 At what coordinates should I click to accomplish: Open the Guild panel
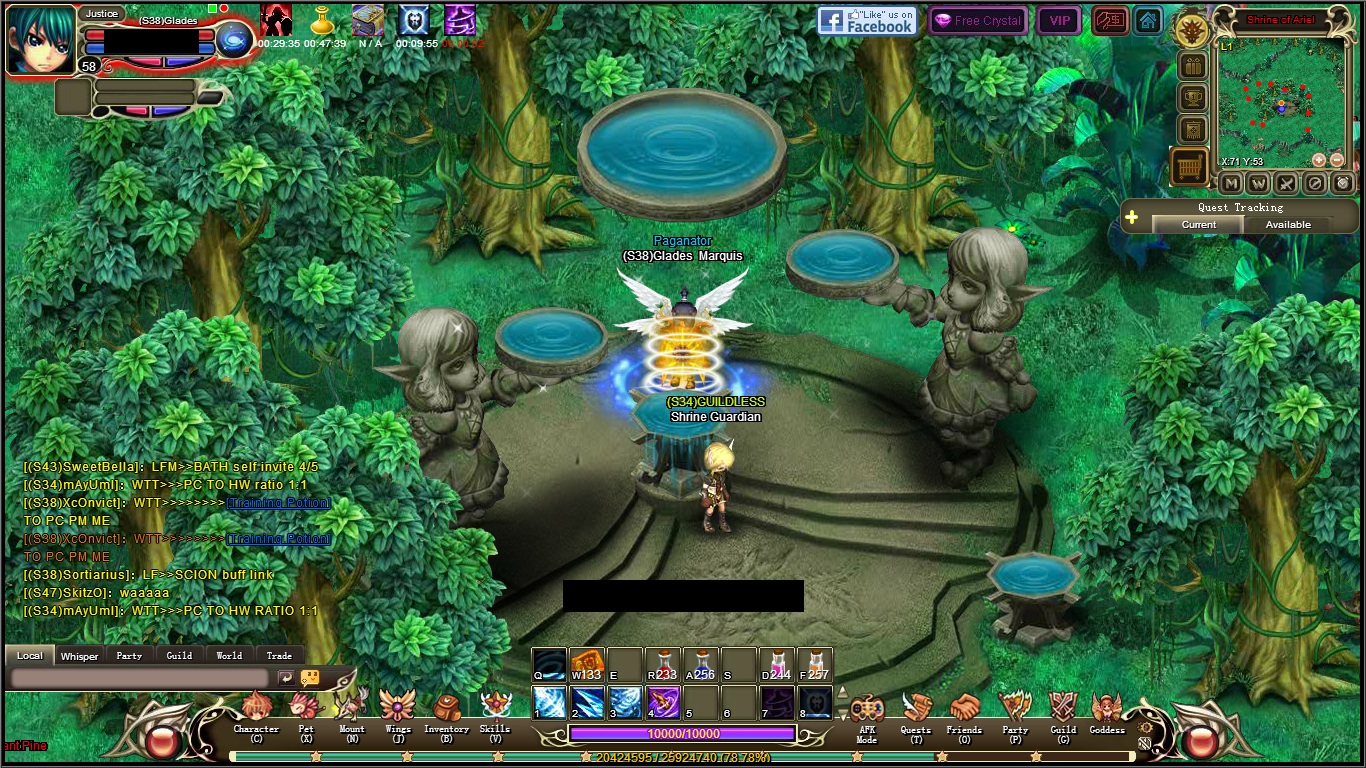coord(1063,712)
